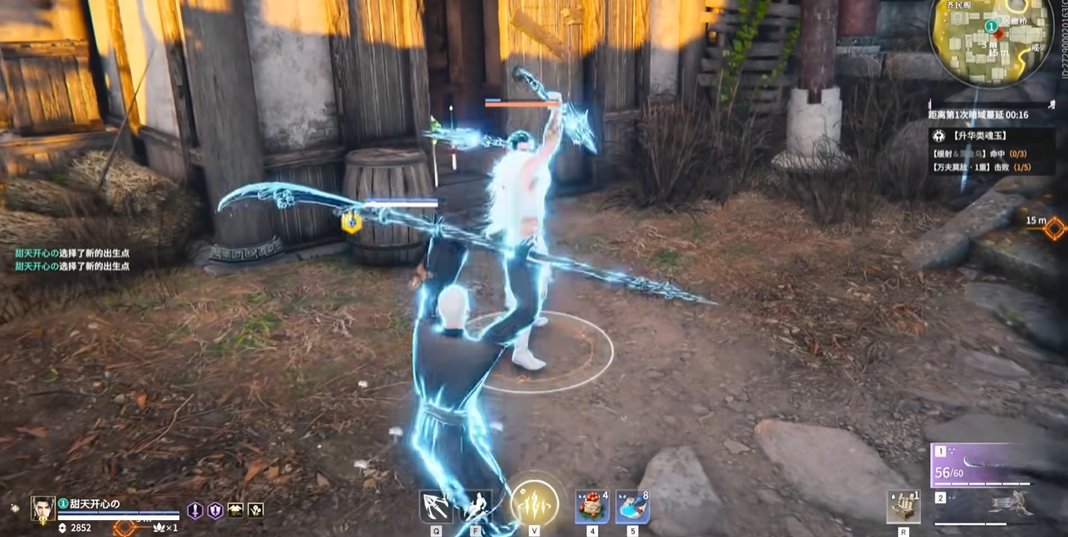This screenshot has width=1068, height=537.
Task: Use the blue armor powder item
Action: (632, 507)
